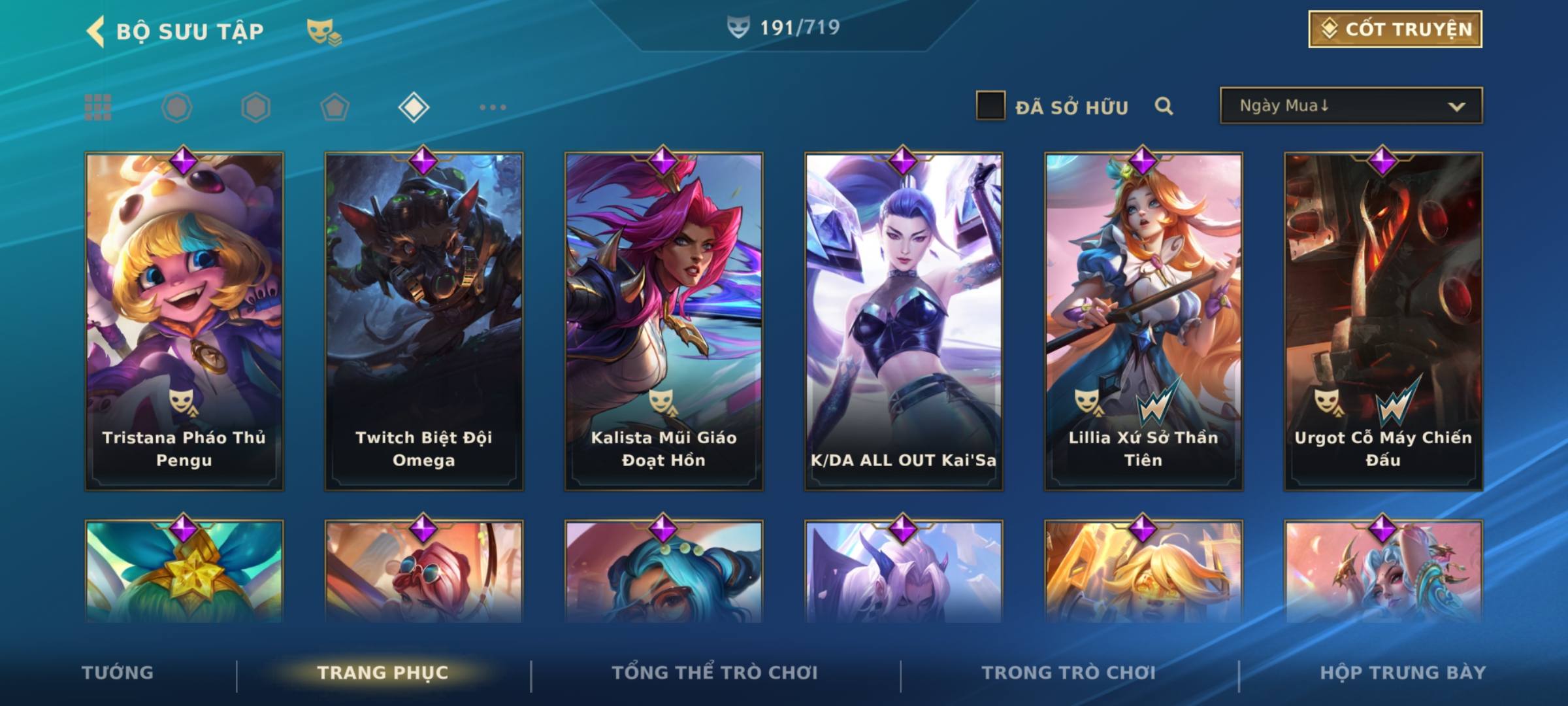Click the golden mask icon beside title
Viewport: 1568px width, 706px height.
(323, 32)
